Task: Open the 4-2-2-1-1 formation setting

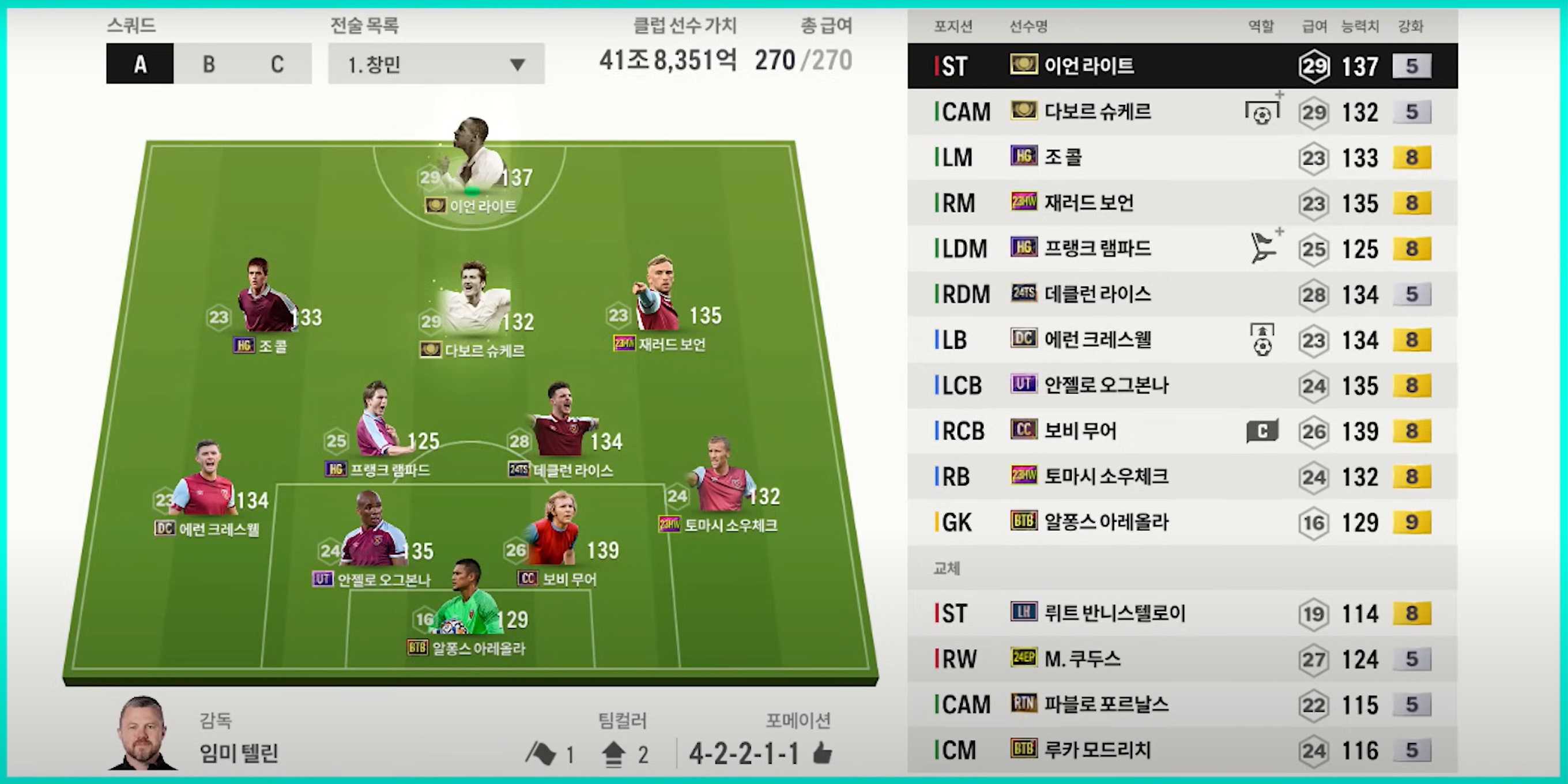Action: (744, 754)
